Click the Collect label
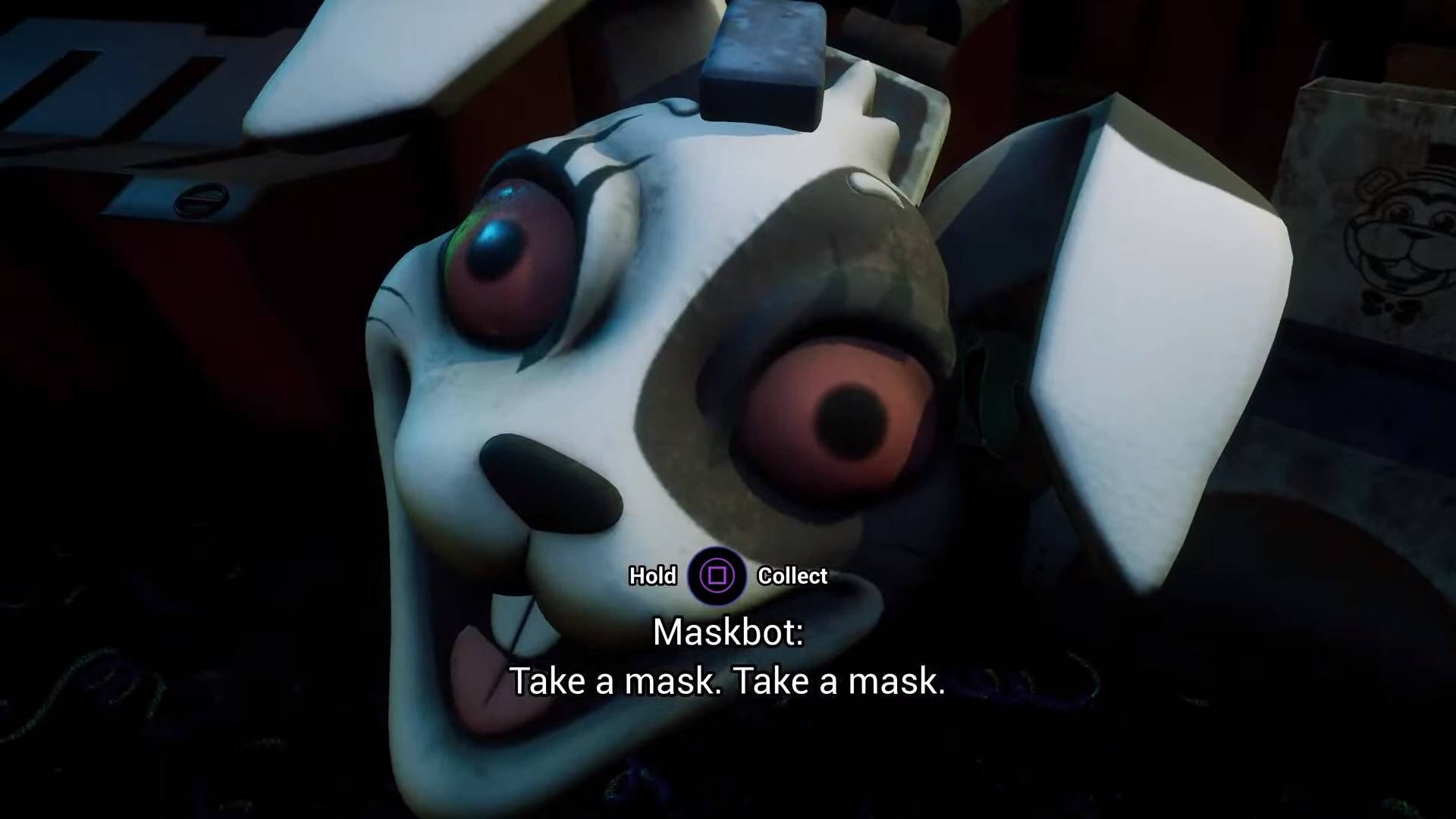 tap(792, 576)
